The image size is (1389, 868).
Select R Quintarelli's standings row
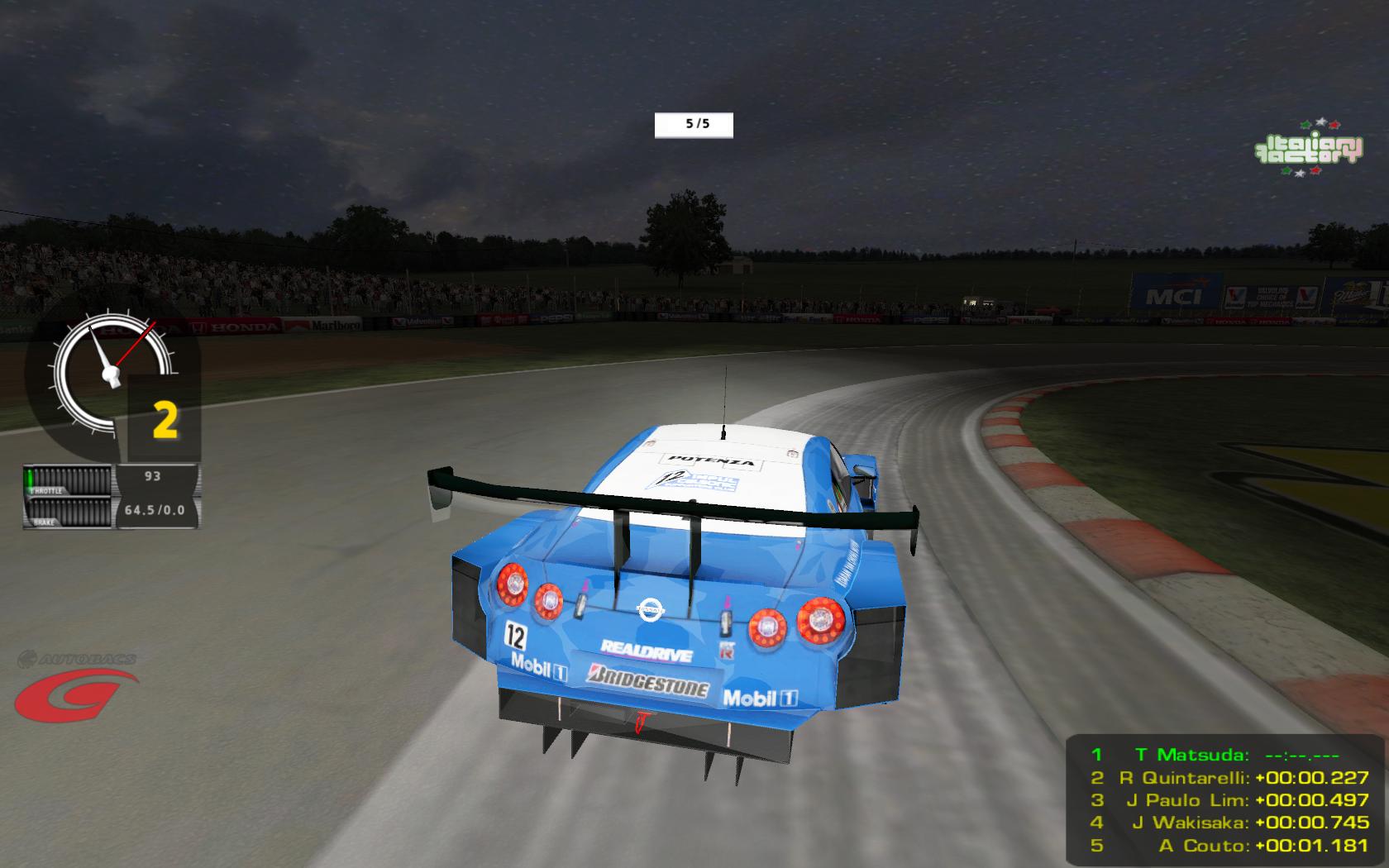coord(1229,778)
